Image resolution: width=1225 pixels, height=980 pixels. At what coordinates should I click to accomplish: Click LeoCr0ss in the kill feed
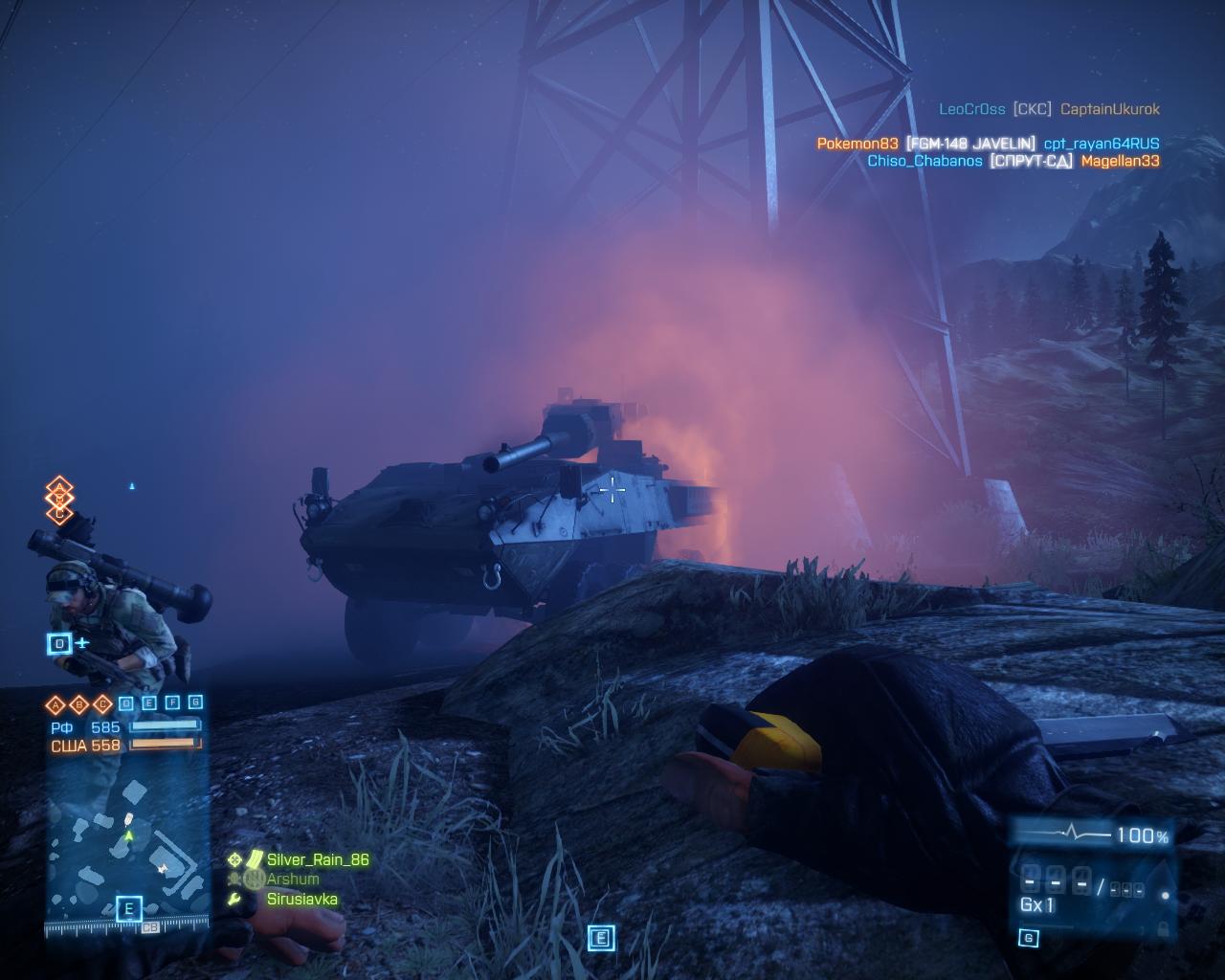[971, 109]
